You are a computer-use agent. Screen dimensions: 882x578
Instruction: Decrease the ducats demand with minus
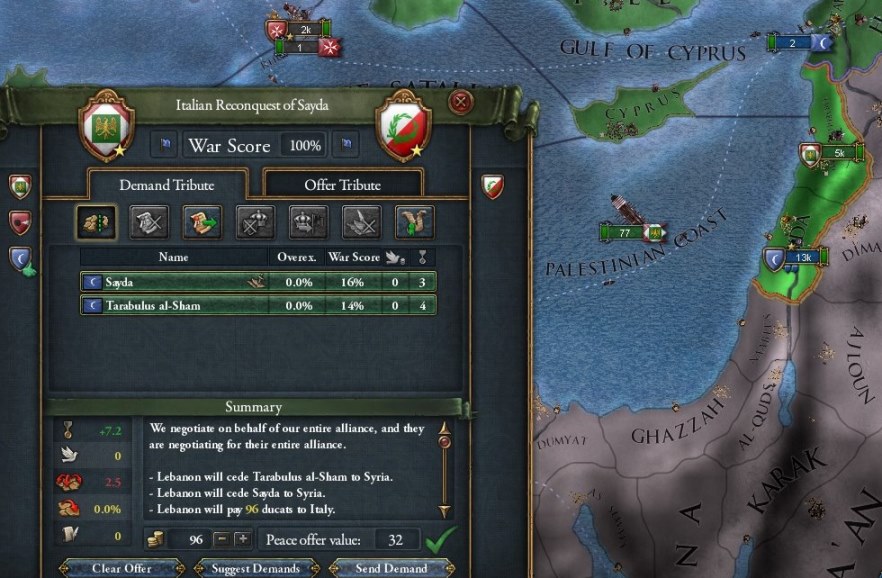223,540
